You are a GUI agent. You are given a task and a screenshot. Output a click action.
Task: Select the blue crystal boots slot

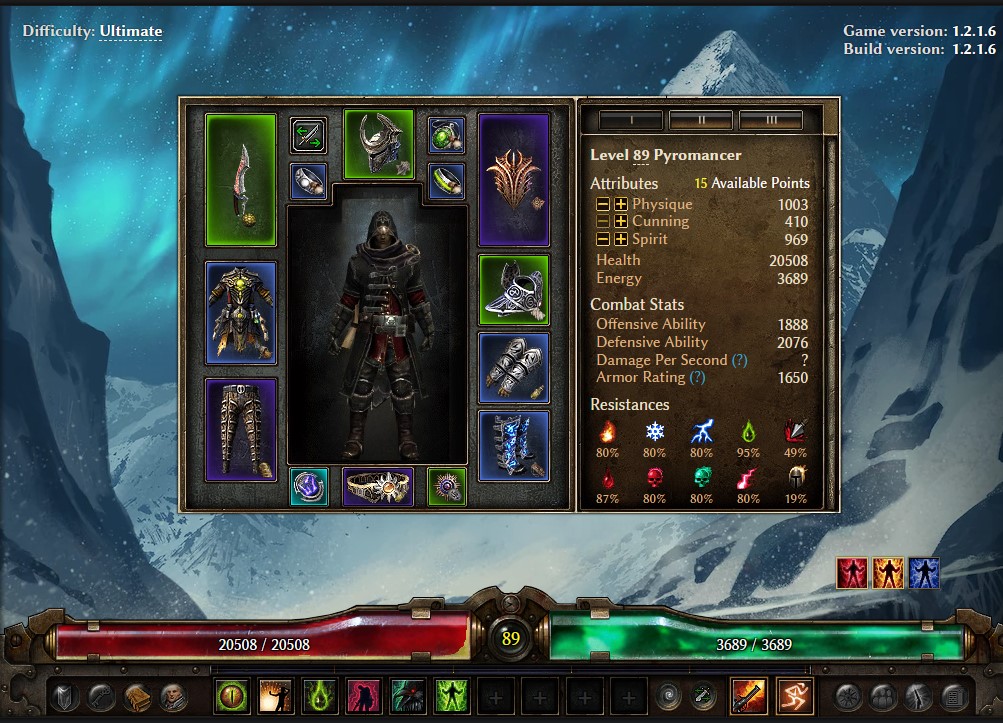tap(514, 445)
